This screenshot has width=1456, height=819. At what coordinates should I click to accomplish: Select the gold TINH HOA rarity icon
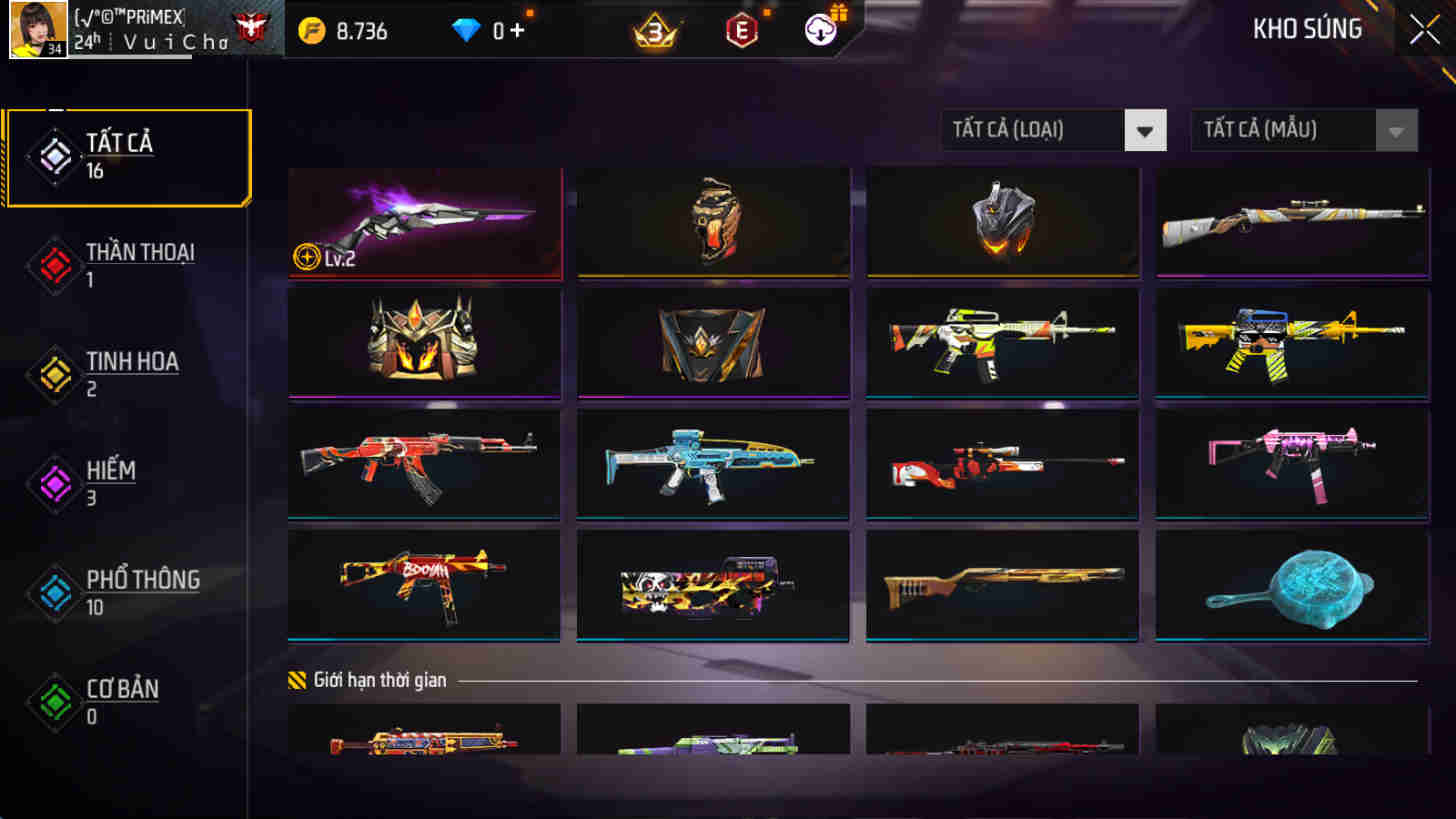click(55, 371)
